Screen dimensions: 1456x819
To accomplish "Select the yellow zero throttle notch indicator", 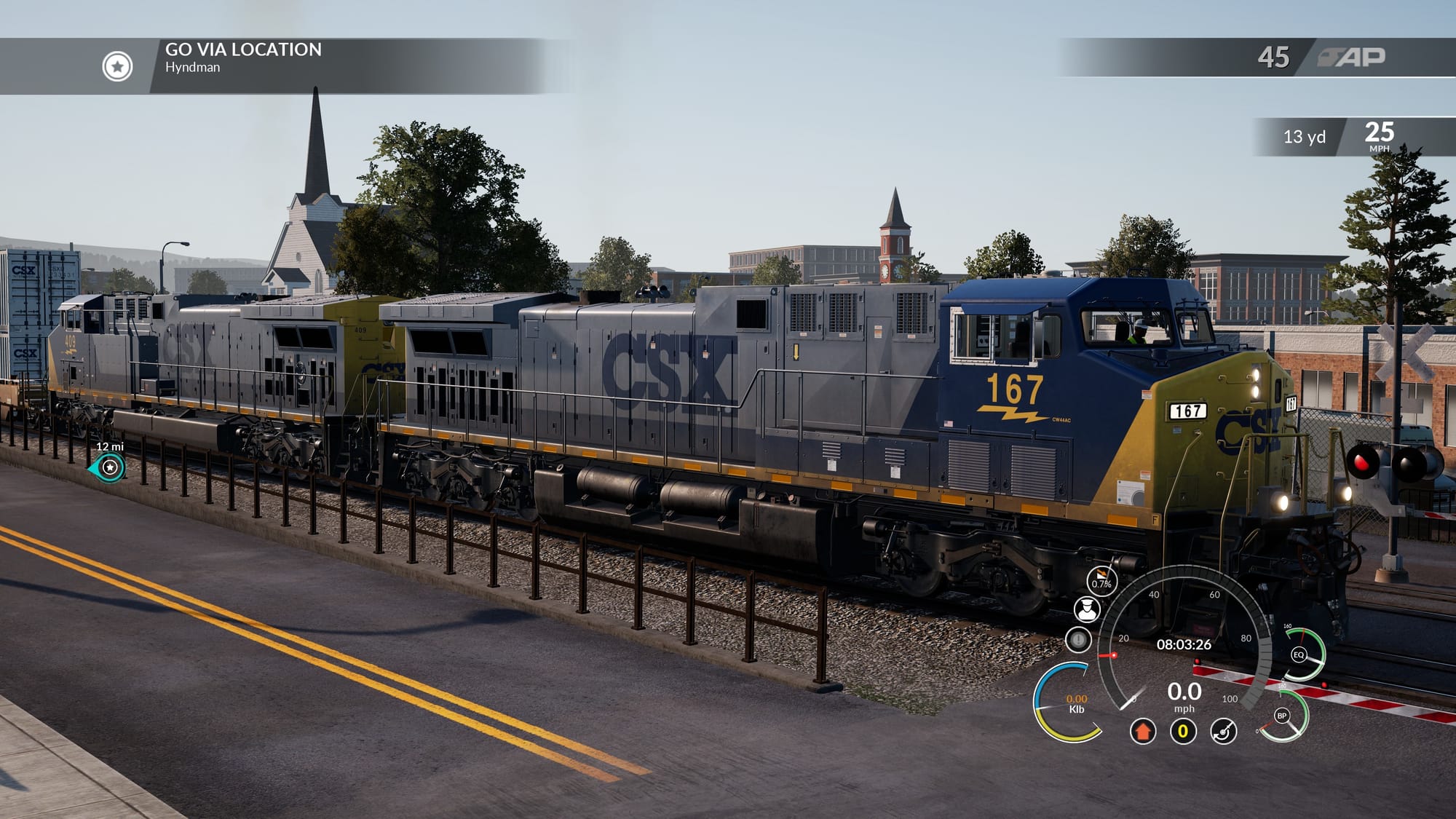I will (x=1183, y=731).
